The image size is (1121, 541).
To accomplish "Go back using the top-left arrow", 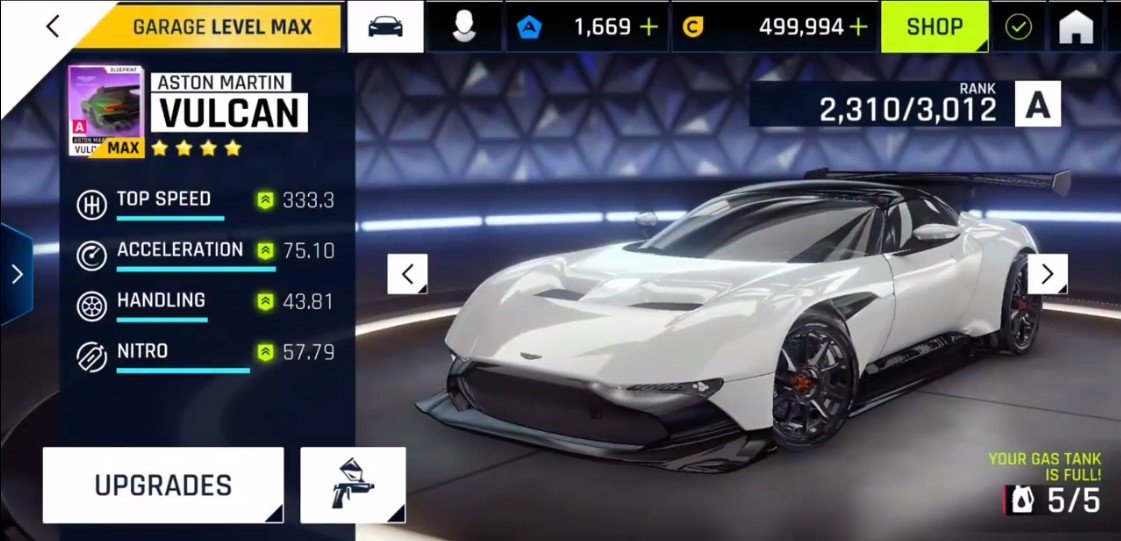I will pyautogui.click(x=53, y=27).
